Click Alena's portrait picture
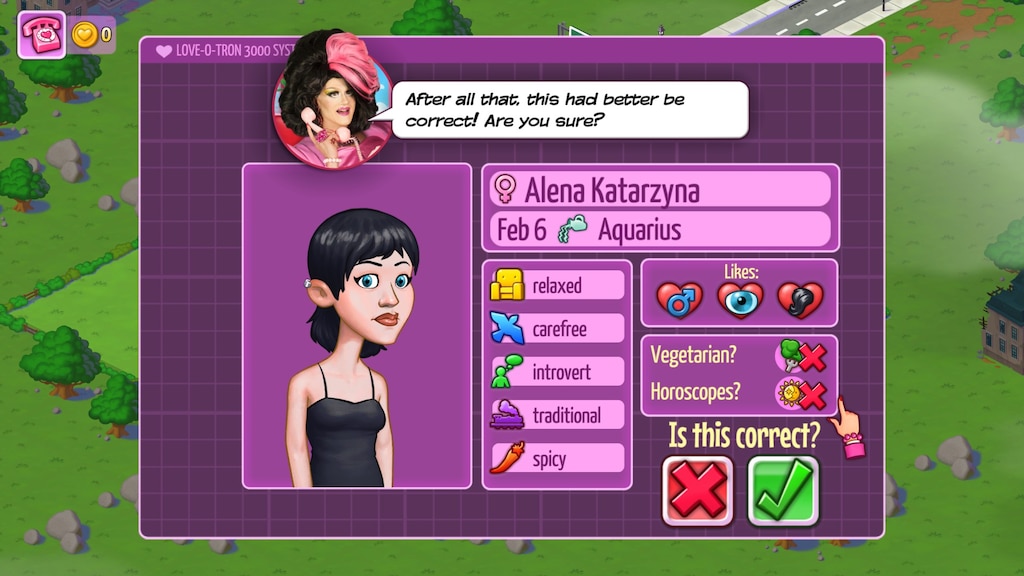This screenshot has width=1024, height=576. point(357,326)
